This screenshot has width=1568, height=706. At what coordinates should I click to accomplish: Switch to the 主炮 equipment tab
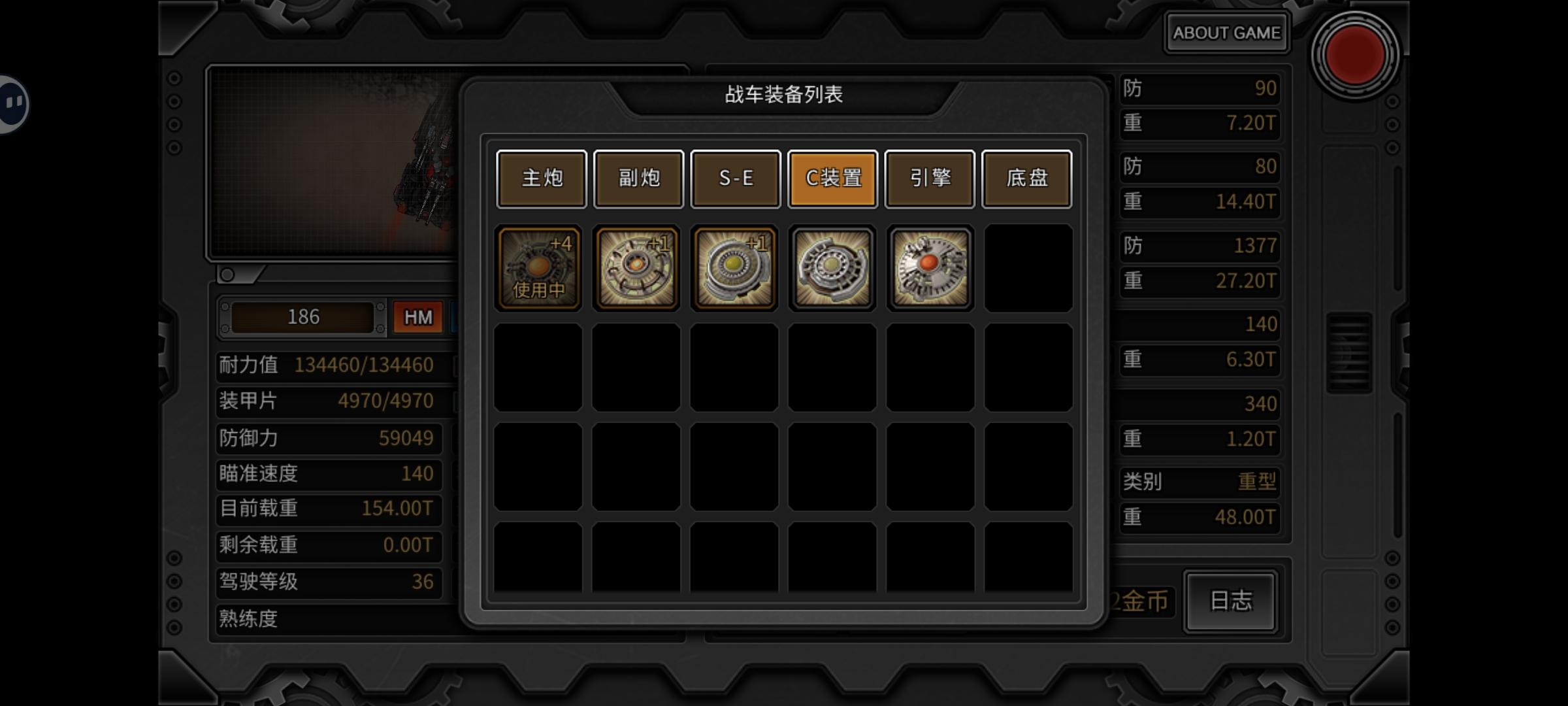click(541, 178)
